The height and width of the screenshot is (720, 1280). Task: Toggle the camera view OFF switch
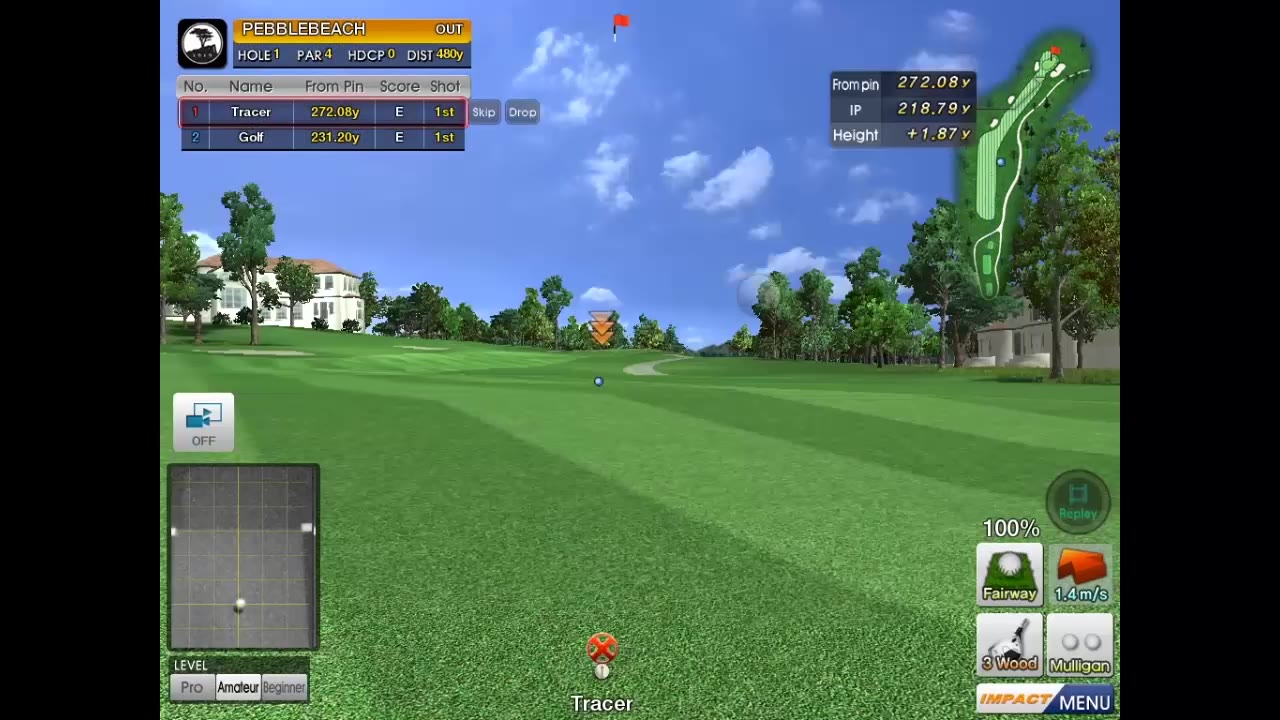pyautogui.click(x=203, y=421)
